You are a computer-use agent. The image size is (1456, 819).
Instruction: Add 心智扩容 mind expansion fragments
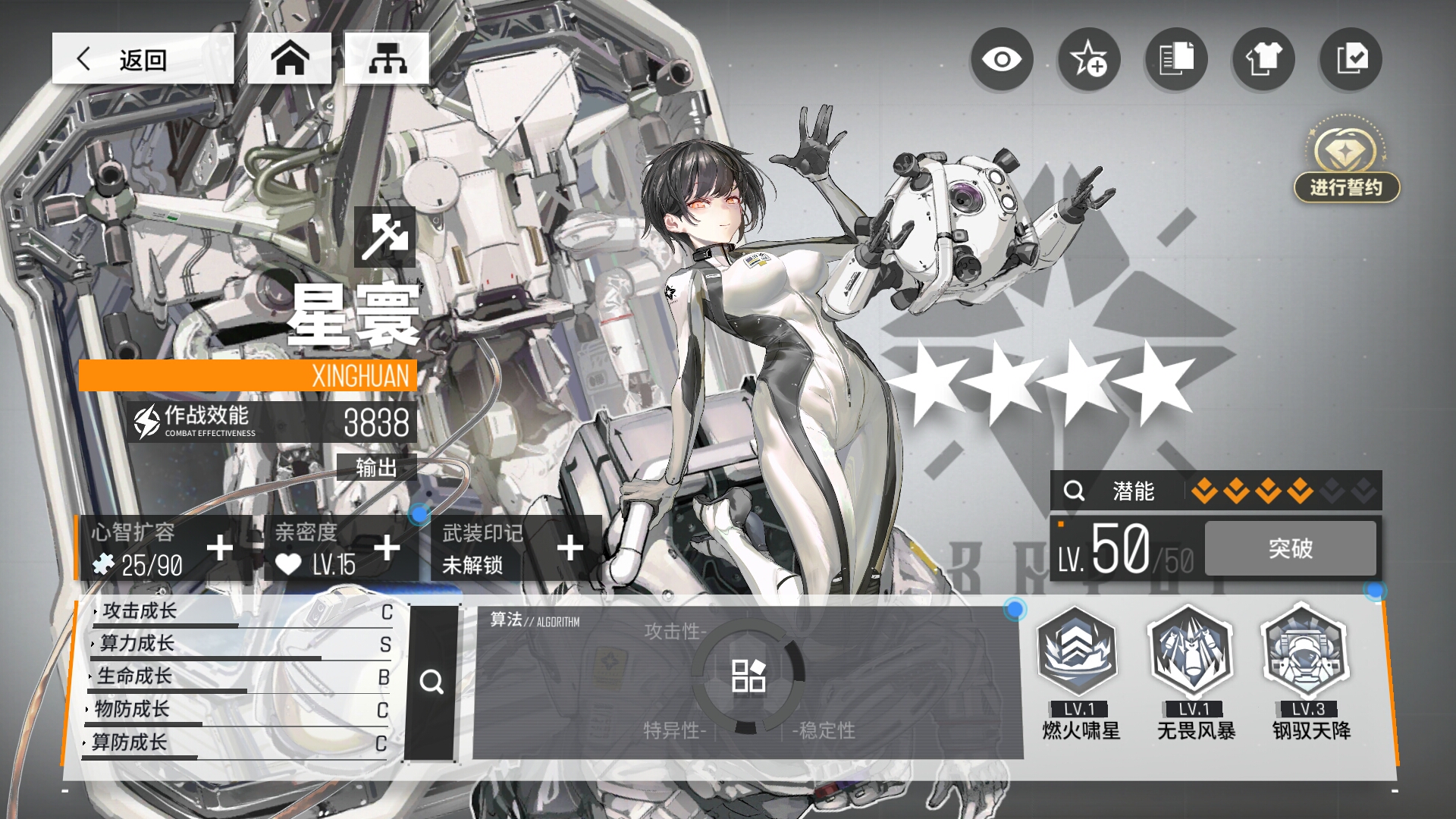coord(220,548)
